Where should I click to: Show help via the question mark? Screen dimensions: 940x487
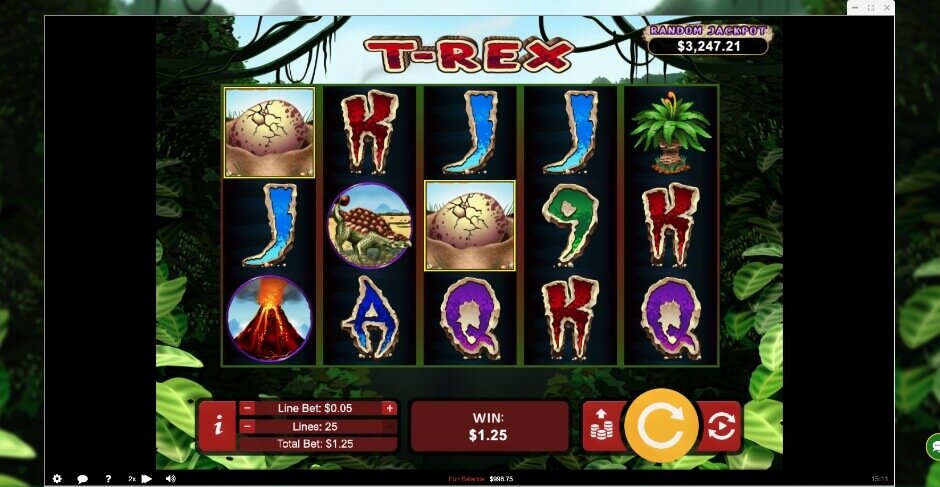[x=108, y=479]
